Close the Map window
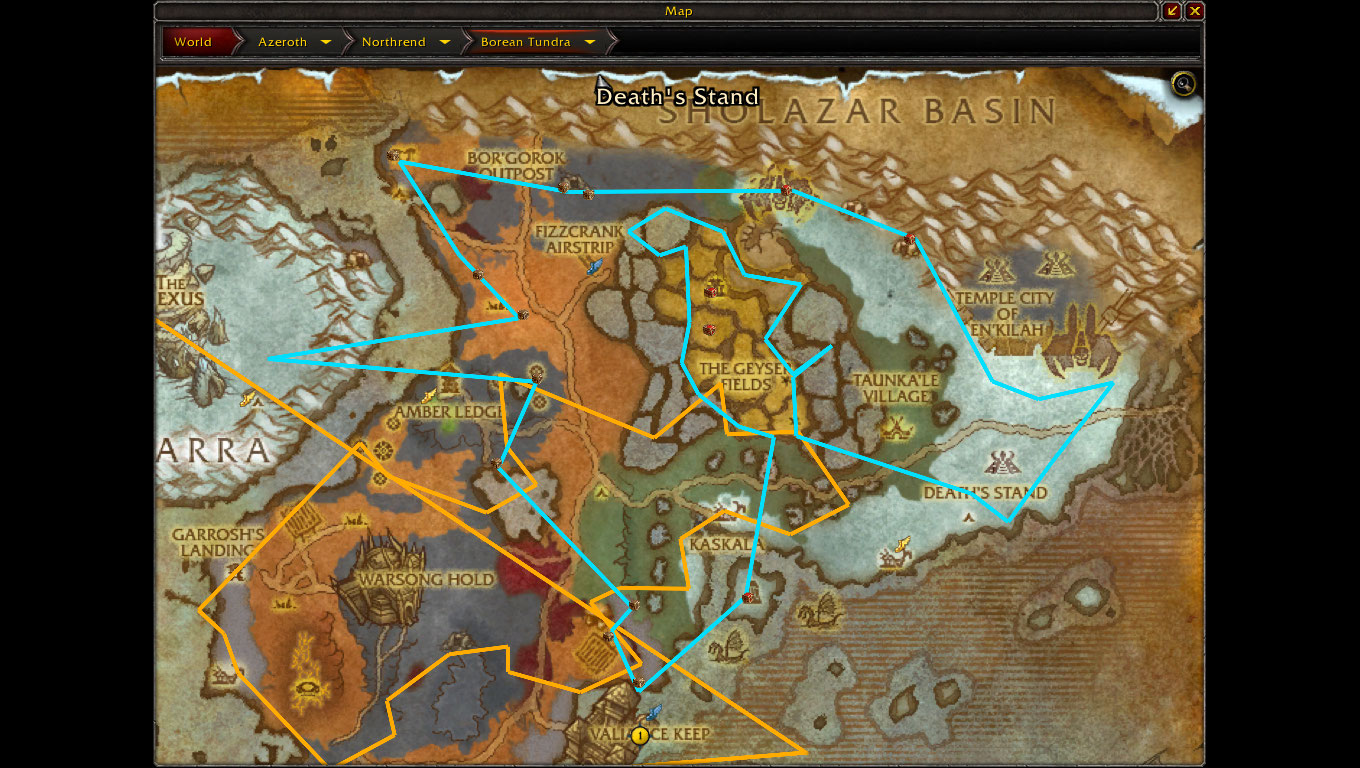 coord(1194,11)
